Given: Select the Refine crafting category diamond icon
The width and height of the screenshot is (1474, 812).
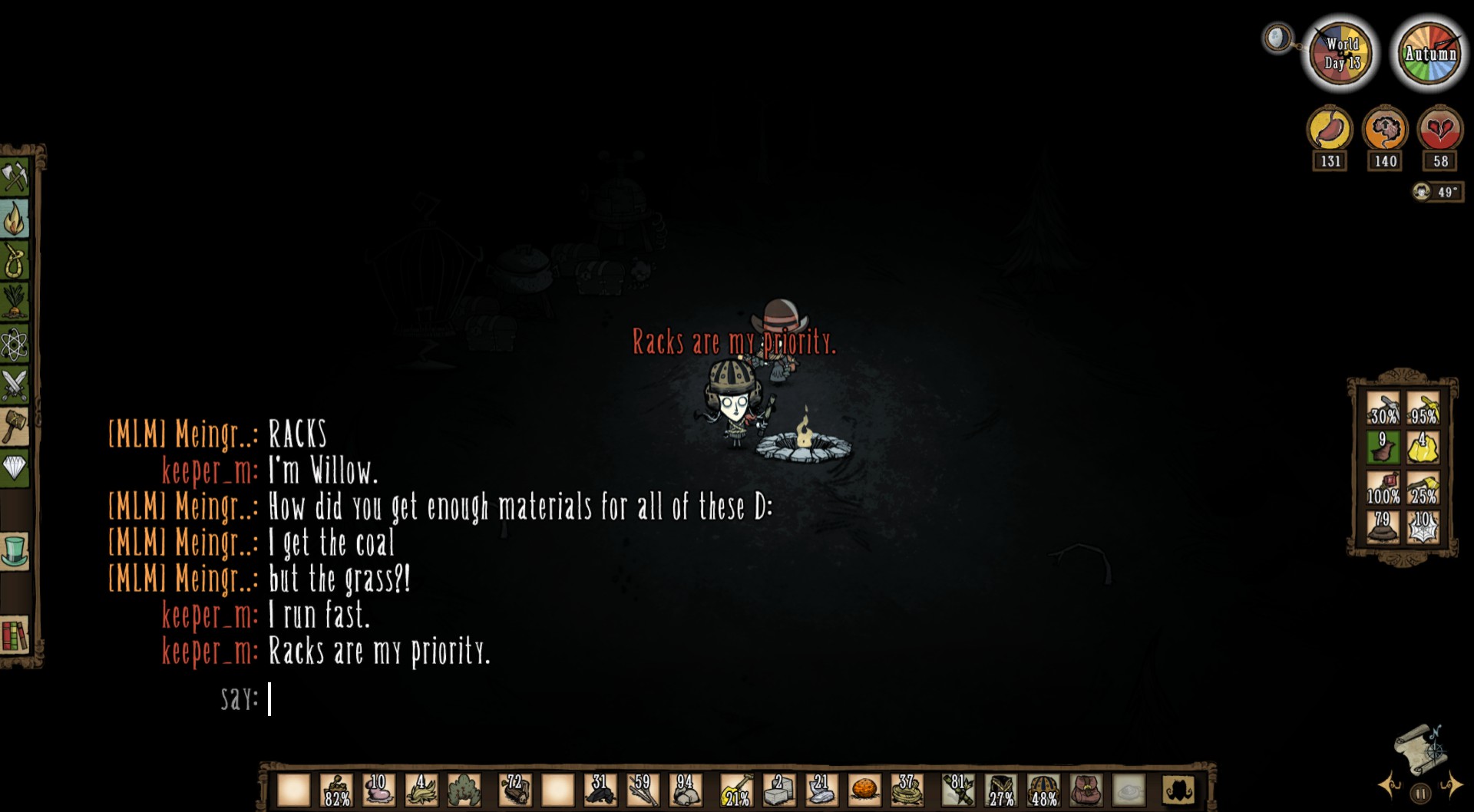Looking at the screenshot, I should coord(17,467).
